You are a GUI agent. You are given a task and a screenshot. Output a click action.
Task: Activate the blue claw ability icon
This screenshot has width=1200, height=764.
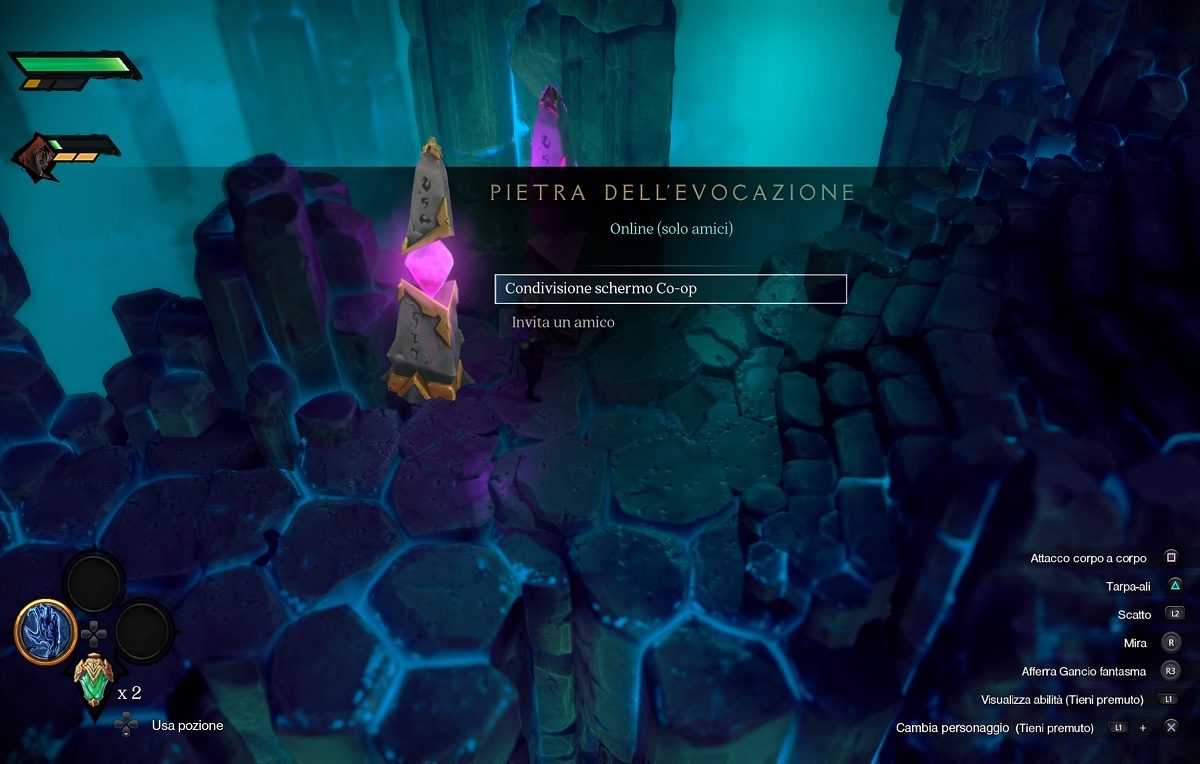point(45,631)
